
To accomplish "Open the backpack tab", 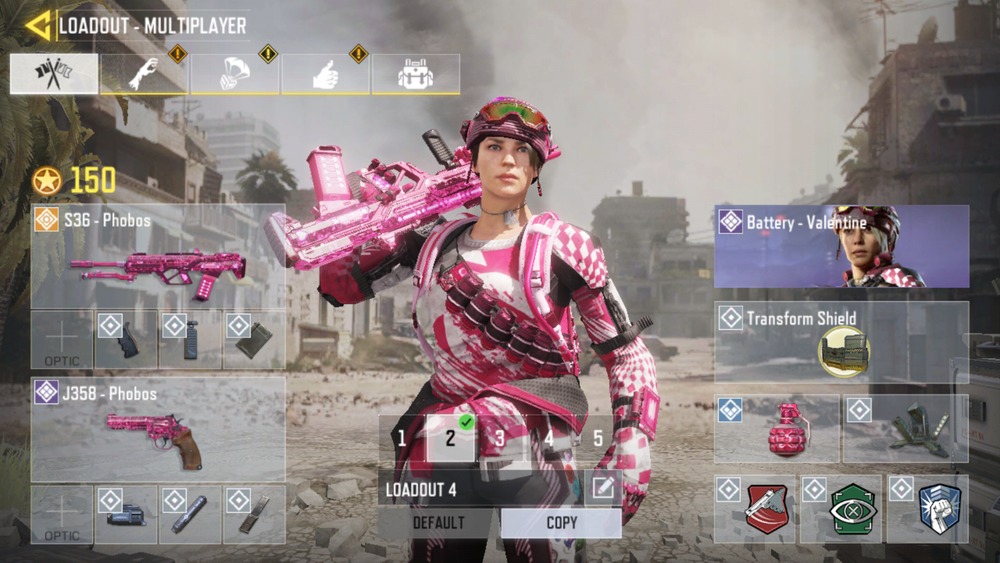I will click(415, 74).
